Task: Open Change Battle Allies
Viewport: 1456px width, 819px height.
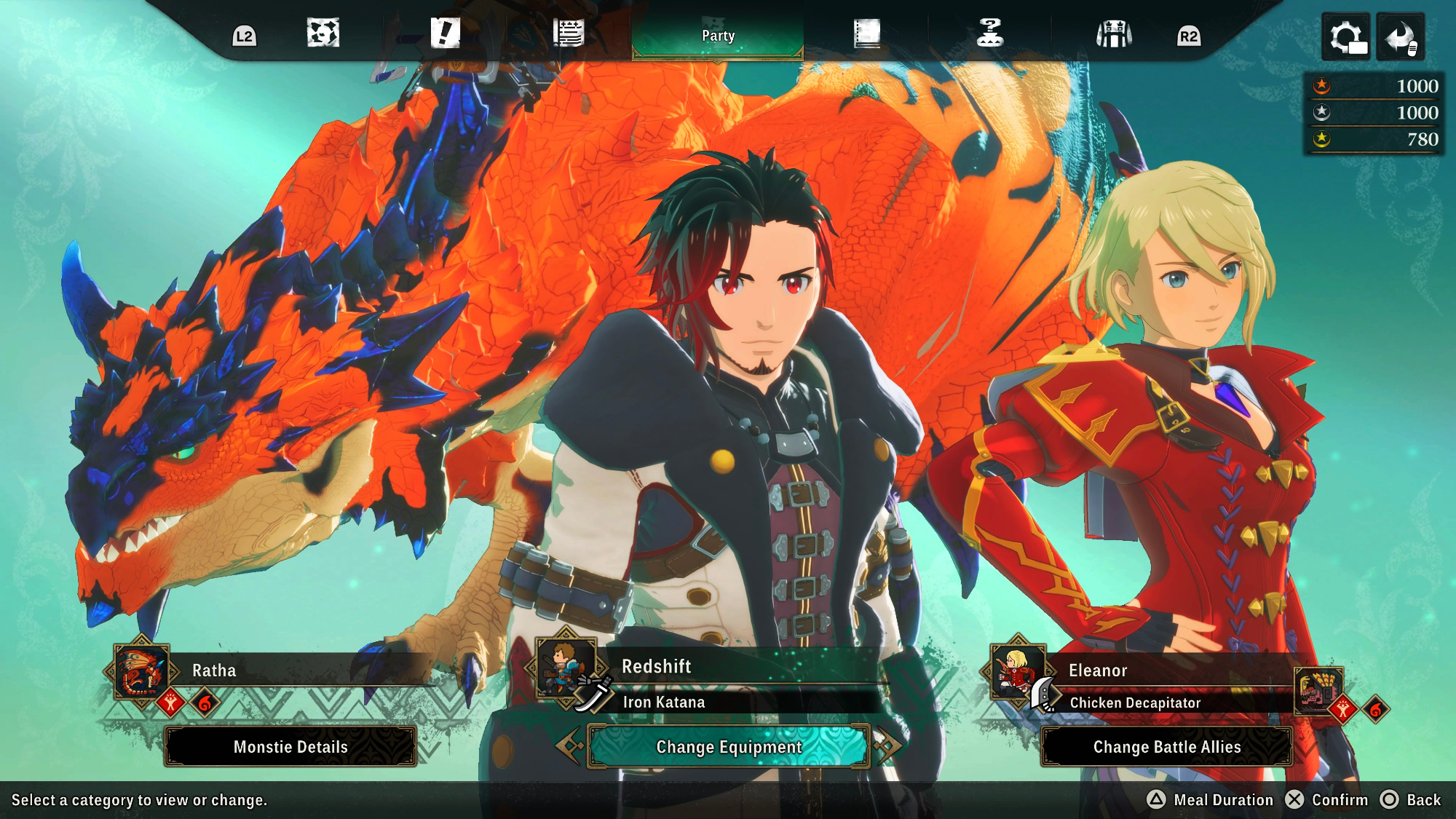Action: [1167, 747]
